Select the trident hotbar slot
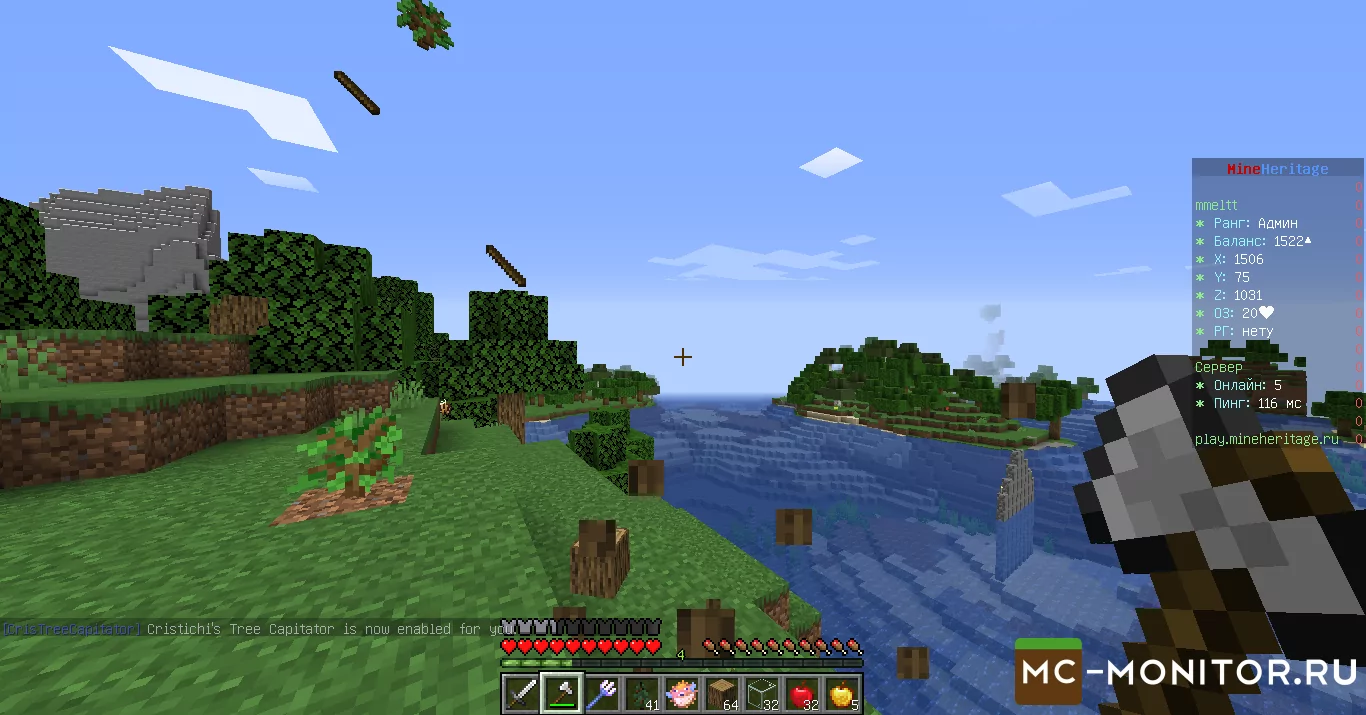 coord(602,693)
